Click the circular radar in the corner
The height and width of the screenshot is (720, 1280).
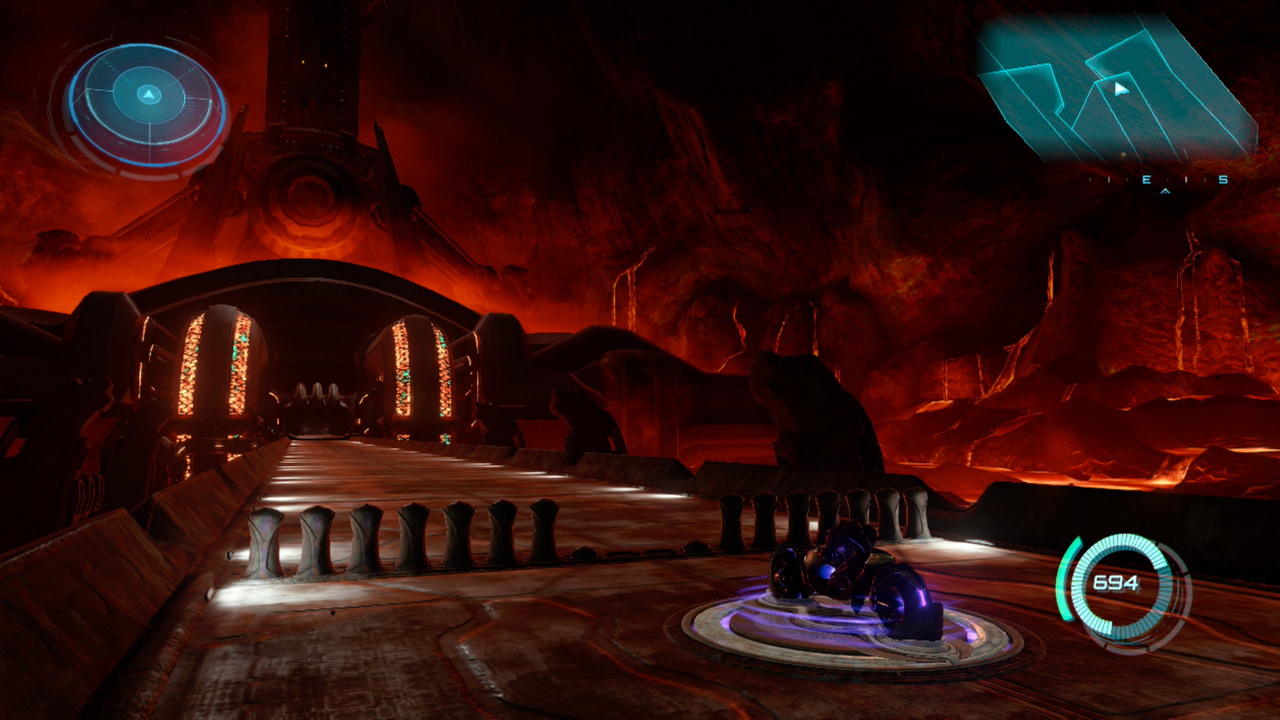[x=147, y=99]
